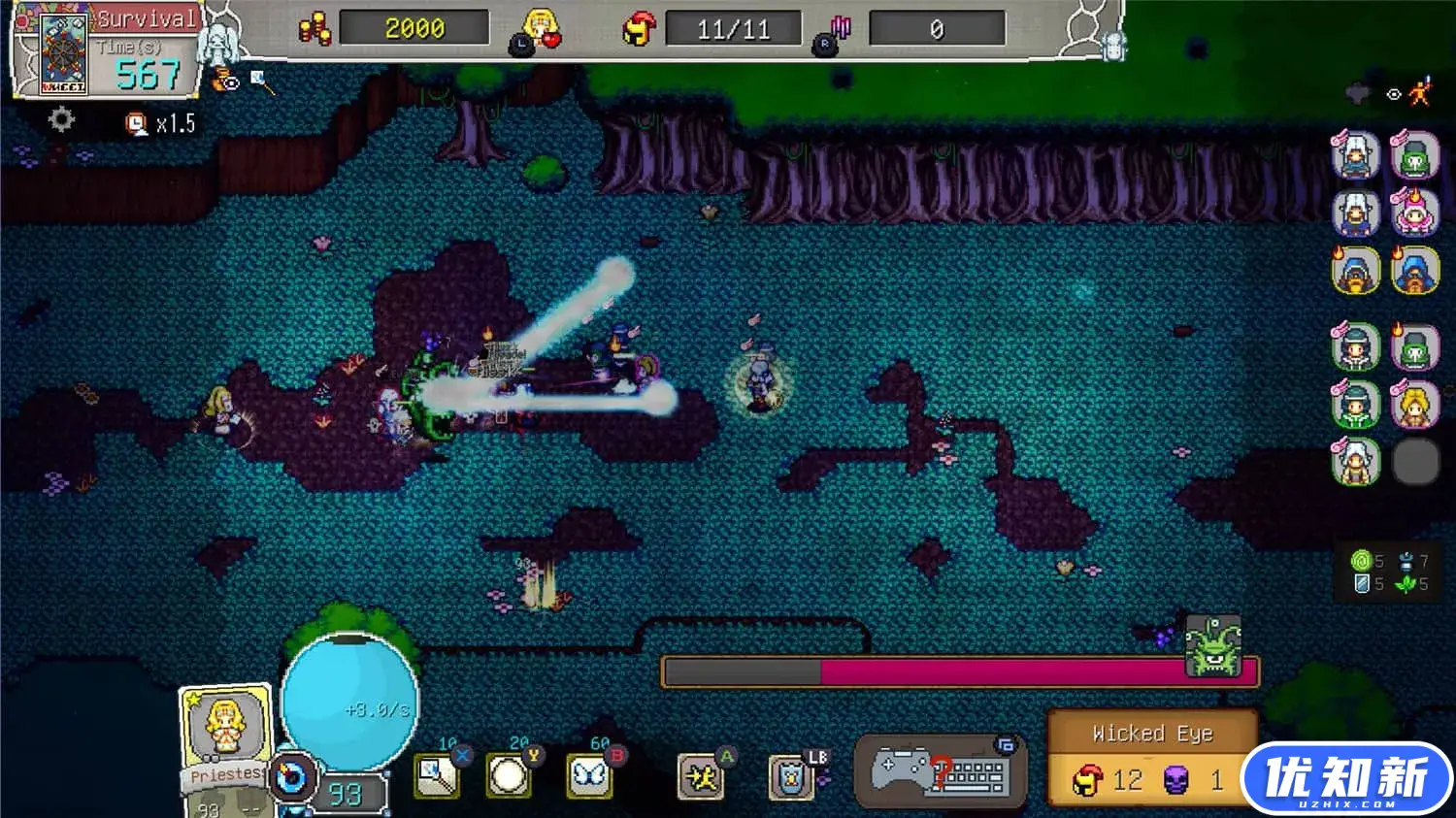Open the gamepad and keyboard controls help
Image resolution: width=1456 pixels, height=818 pixels.
(940, 773)
